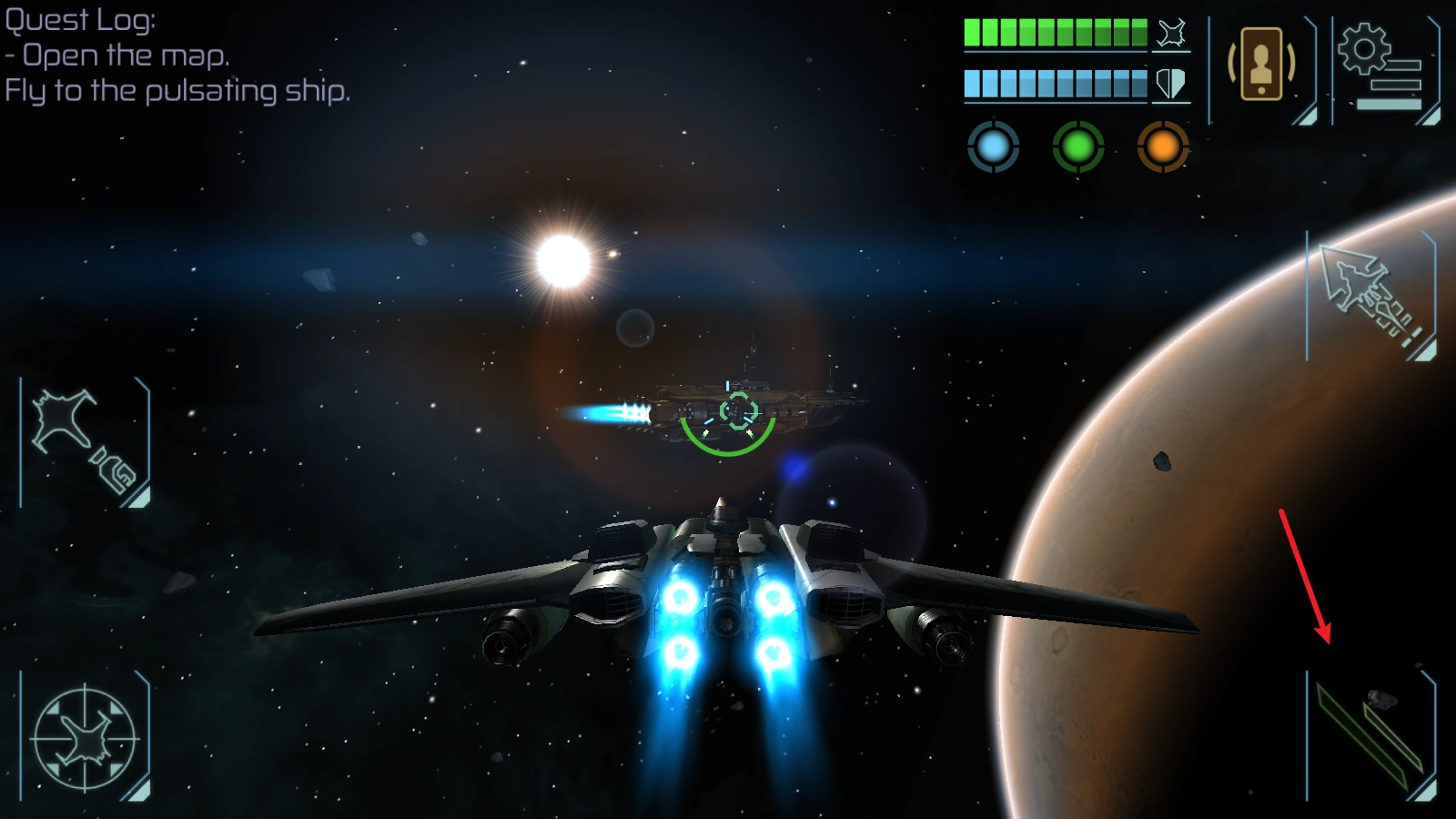Tap the orange phone contact icon

(x=1260, y=66)
